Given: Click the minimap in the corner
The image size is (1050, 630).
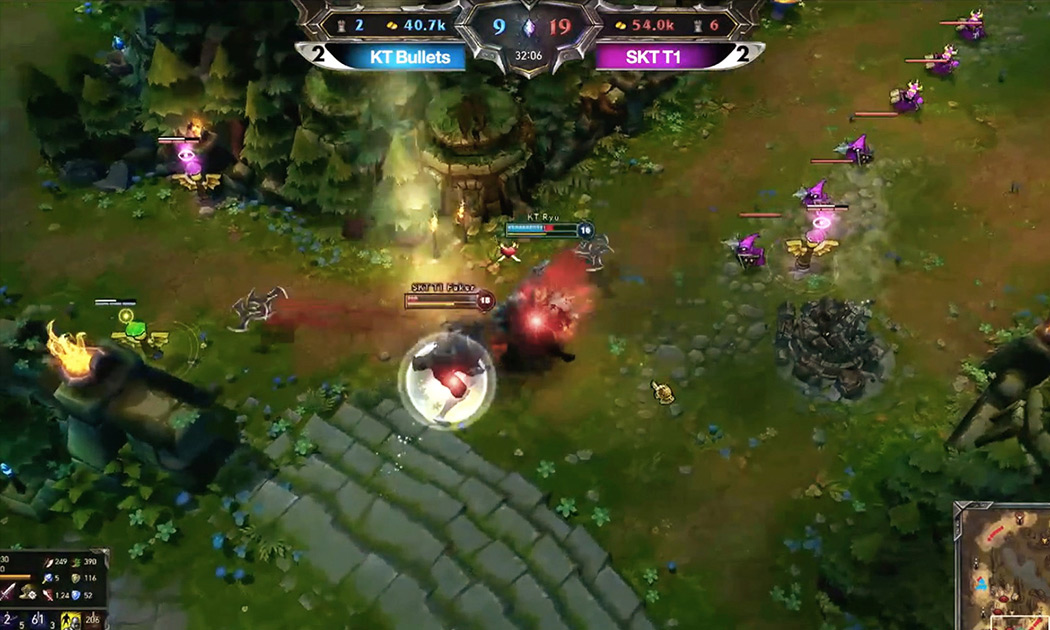Looking at the screenshot, I should [x=1002, y=566].
